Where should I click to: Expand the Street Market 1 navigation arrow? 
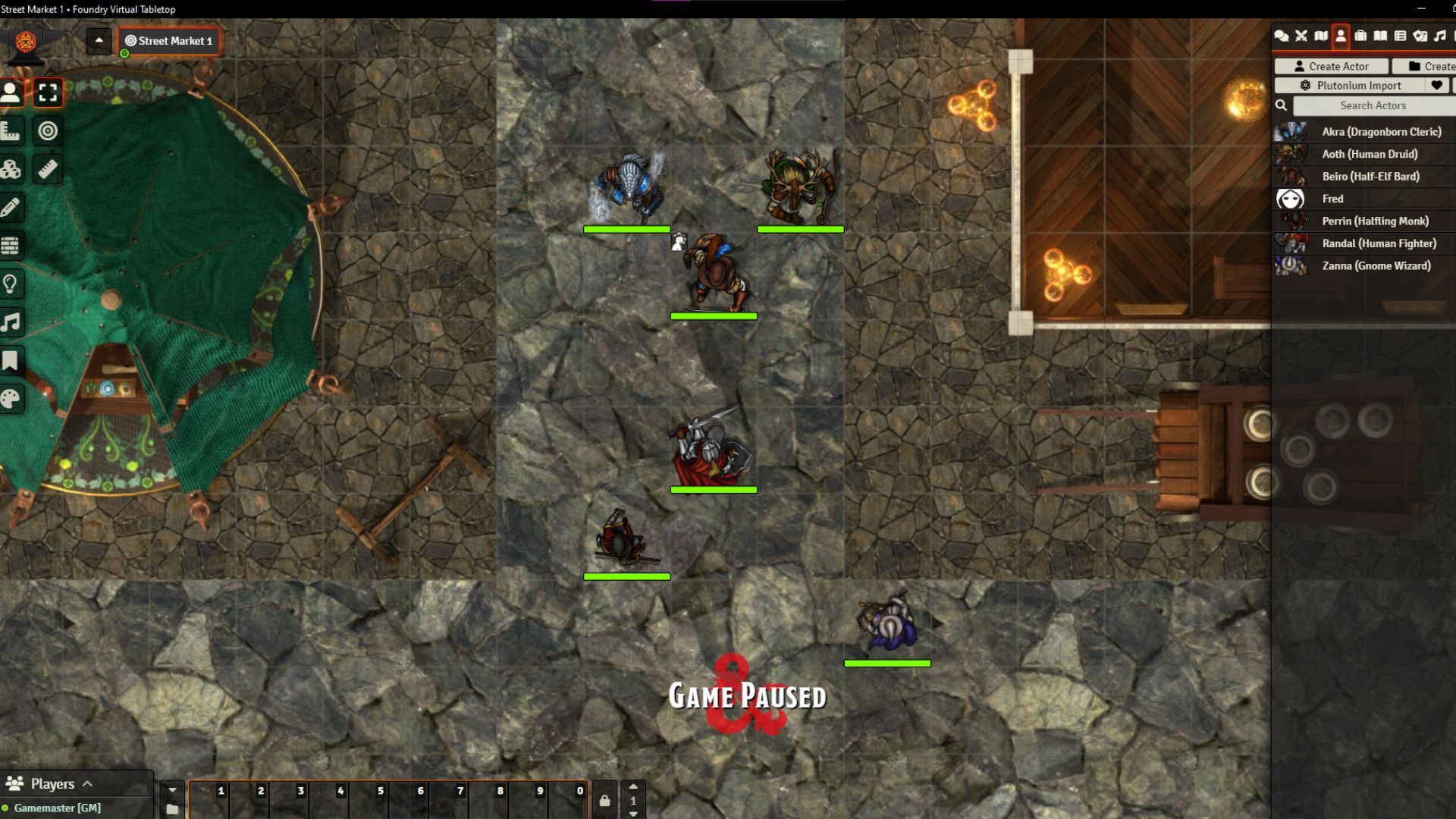[x=99, y=41]
